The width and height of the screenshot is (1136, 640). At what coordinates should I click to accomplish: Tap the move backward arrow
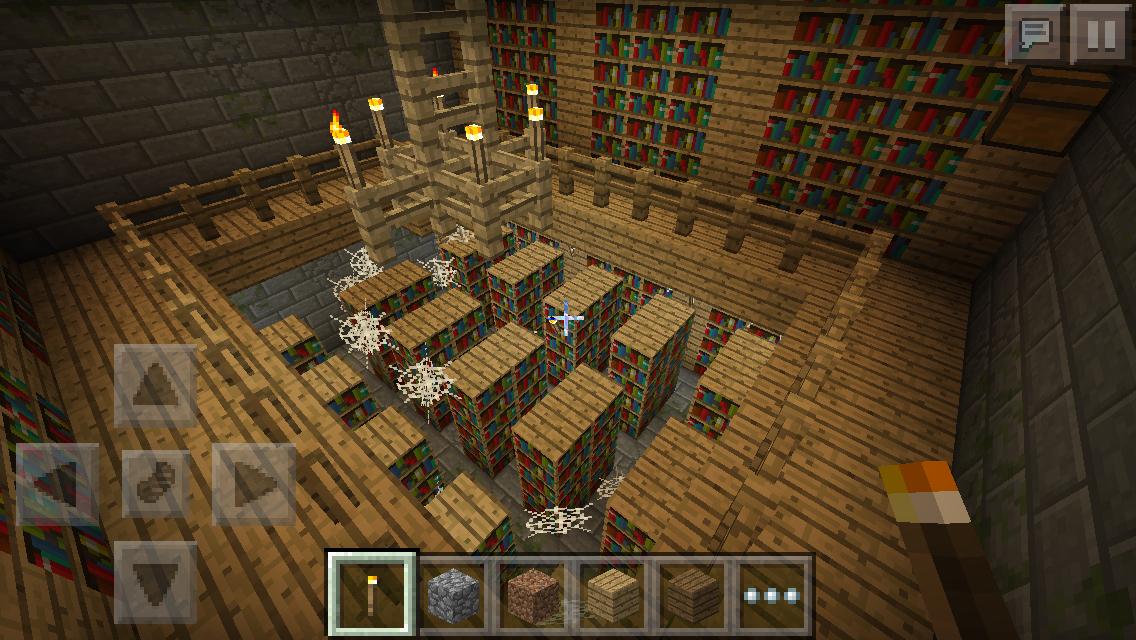(x=156, y=580)
